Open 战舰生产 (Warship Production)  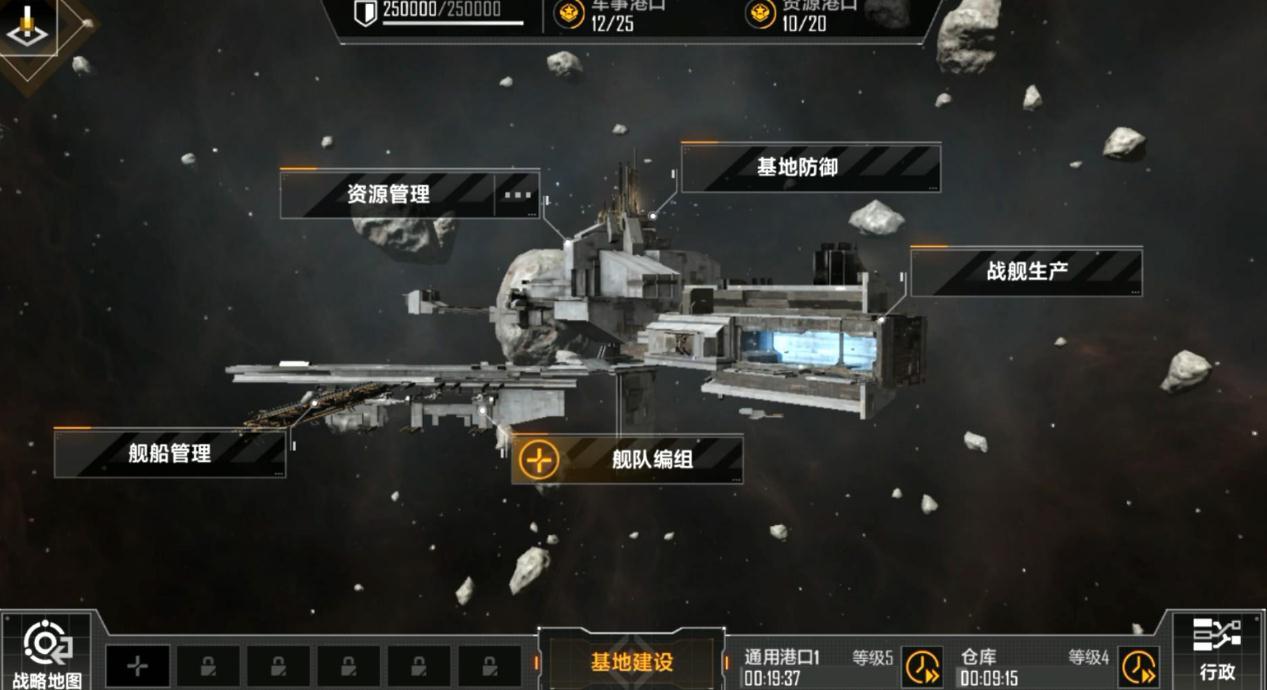coord(1026,272)
